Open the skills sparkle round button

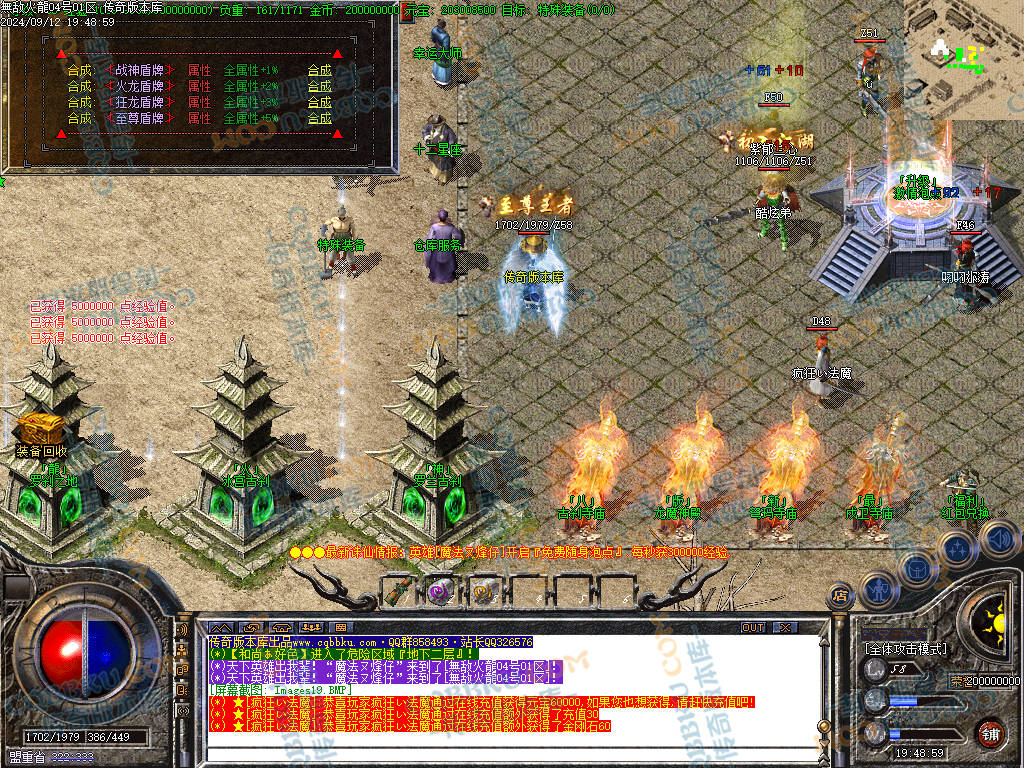957,549
